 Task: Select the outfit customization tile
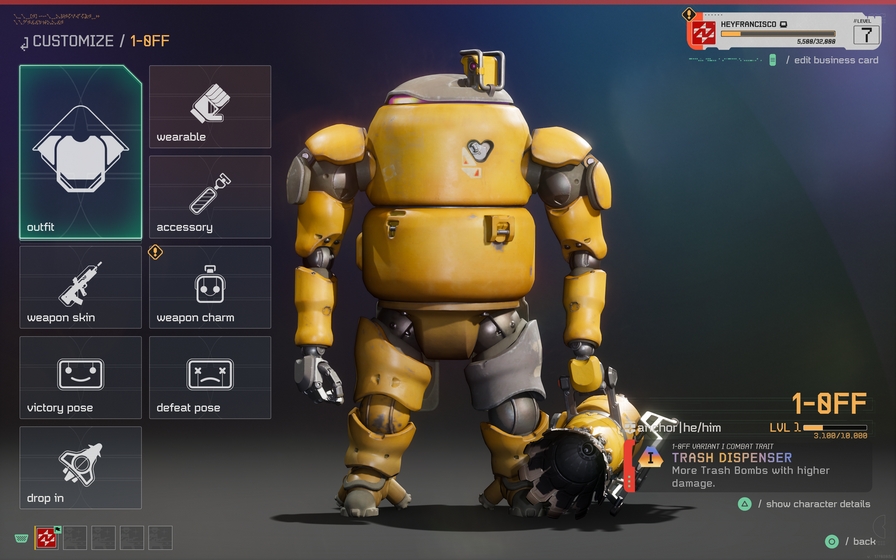click(x=80, y=152)
